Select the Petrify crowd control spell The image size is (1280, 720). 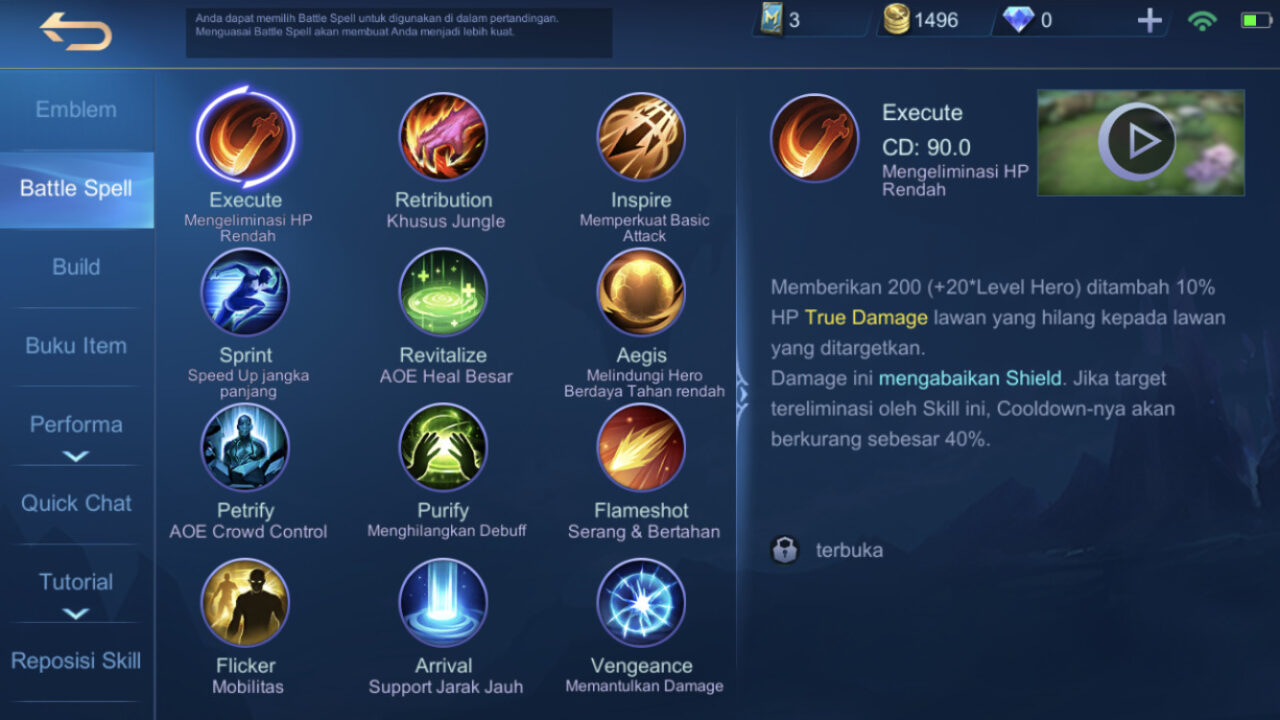245,447
